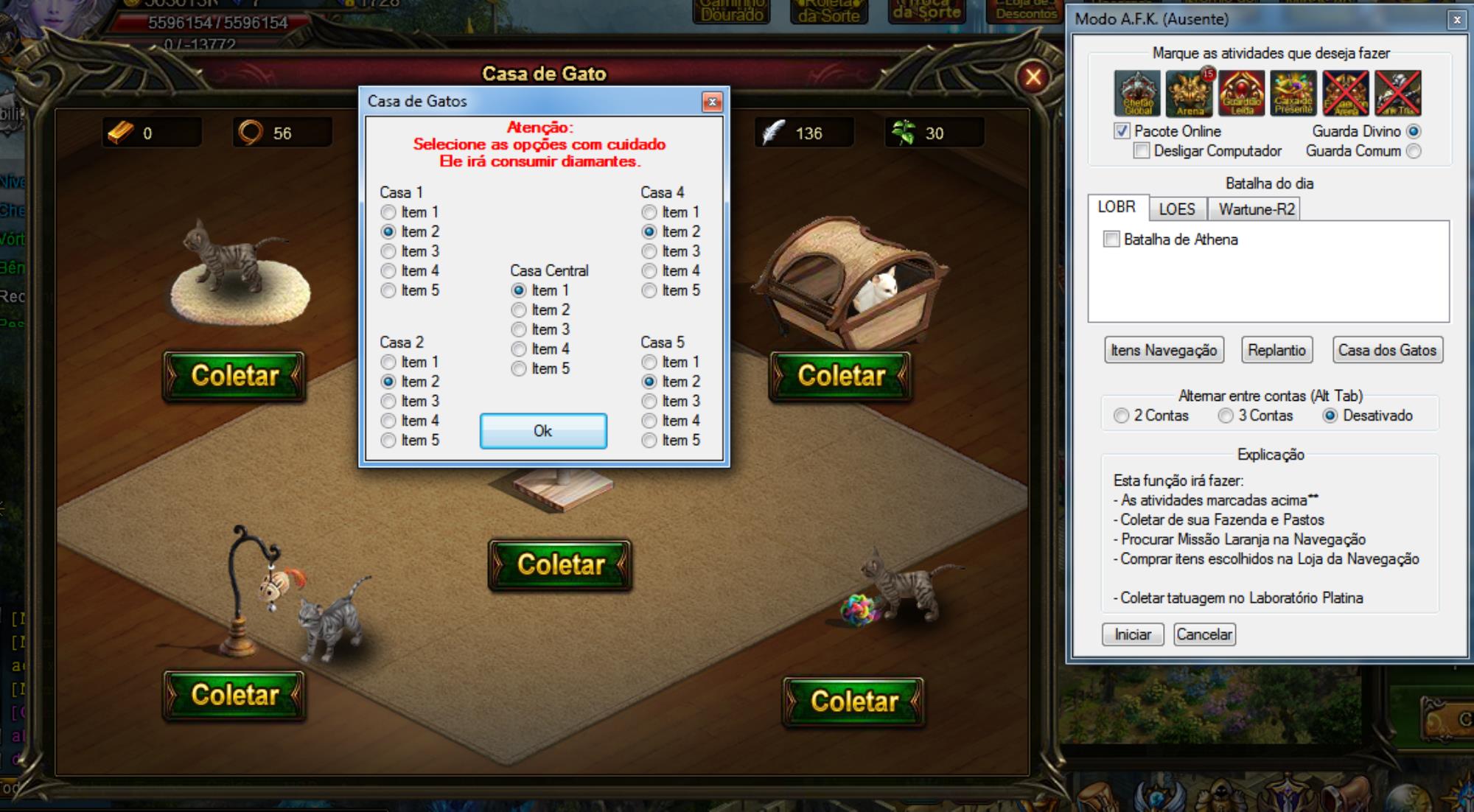Pick Item 4 under Casa 2
Image resolution: width=1474 pixels, height=812 pixels.
point(389,421)
